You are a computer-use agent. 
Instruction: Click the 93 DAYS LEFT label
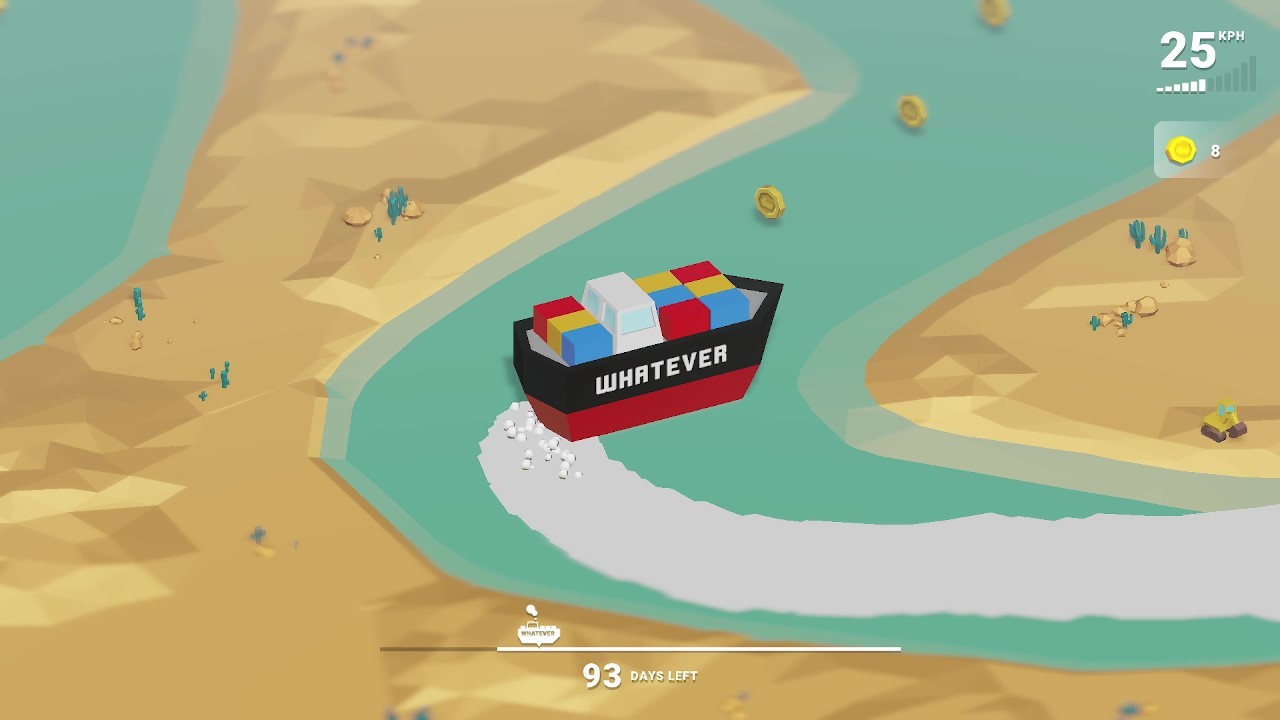[640, 676]
